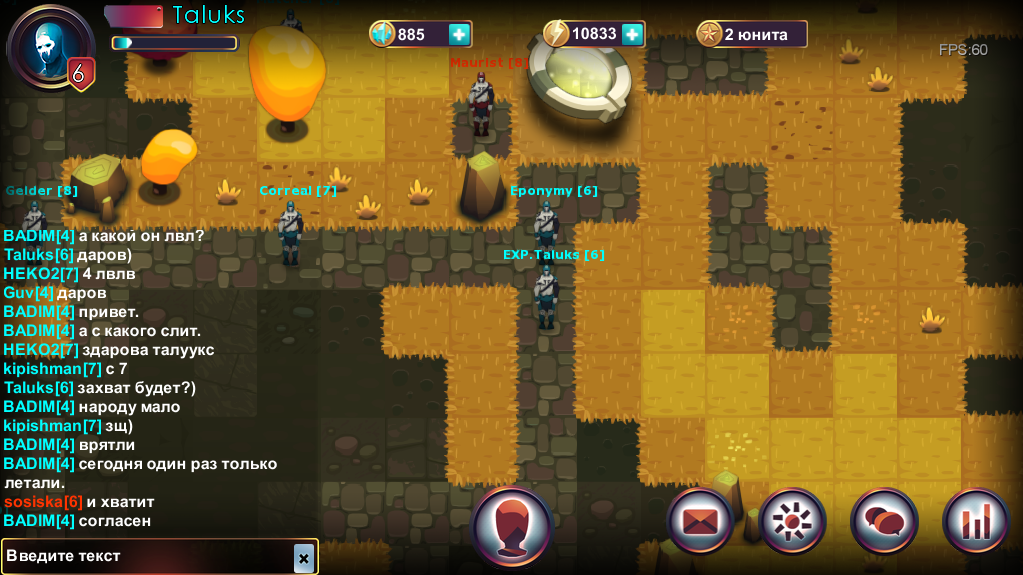The width and height of the screenshot is (1023, 575).
Task: Close the chat input with X
Action: tap(303, 557)
